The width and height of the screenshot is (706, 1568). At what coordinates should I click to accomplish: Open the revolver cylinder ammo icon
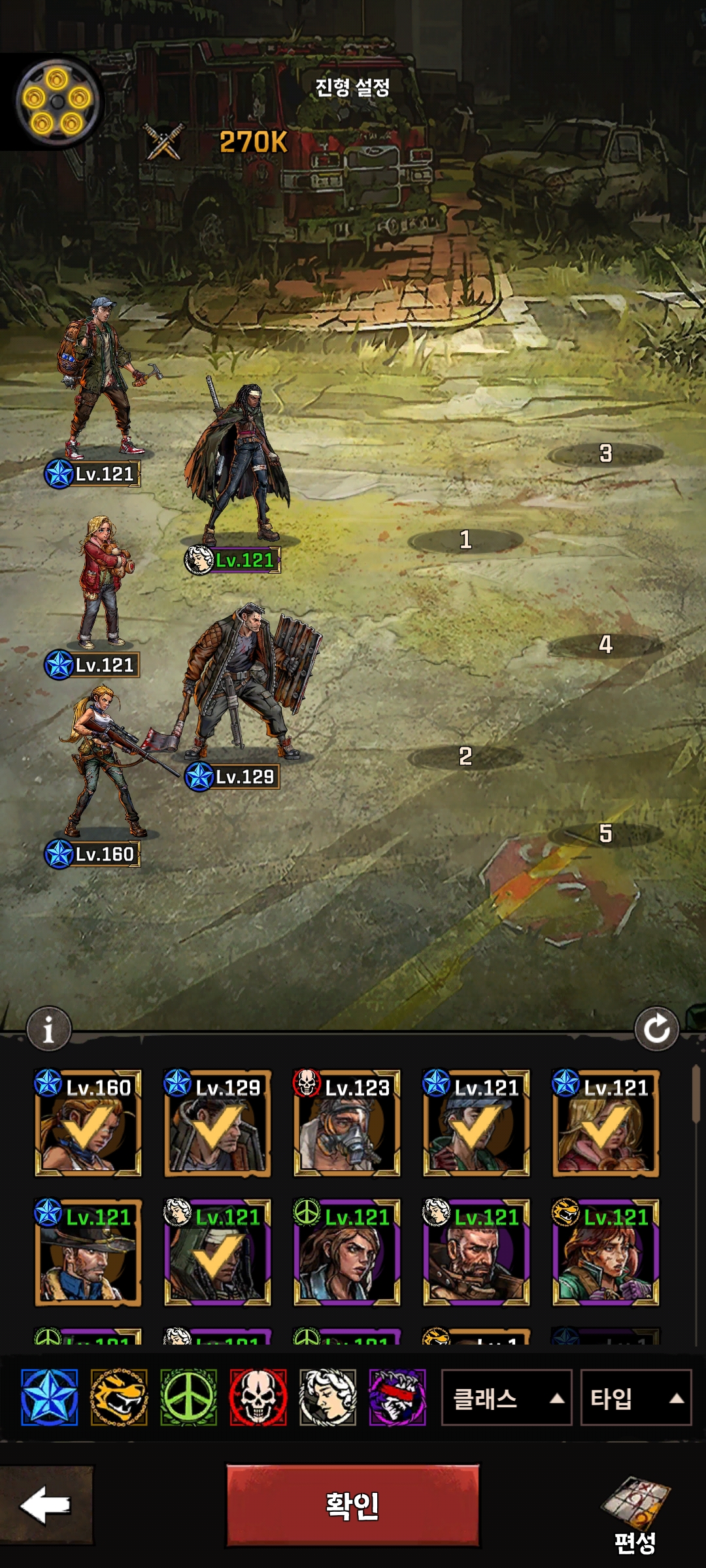coord(57,102)
